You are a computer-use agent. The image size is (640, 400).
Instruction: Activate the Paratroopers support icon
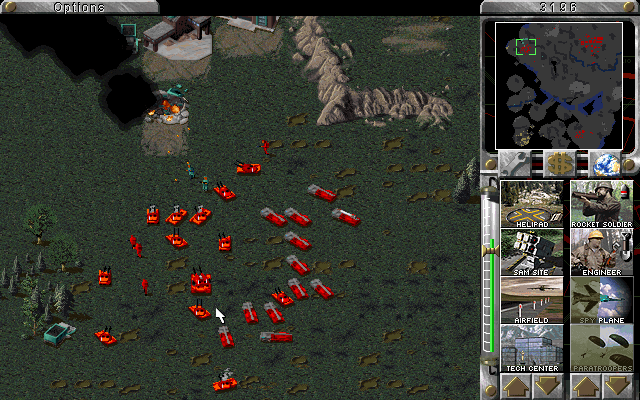[x=602, y=348]
